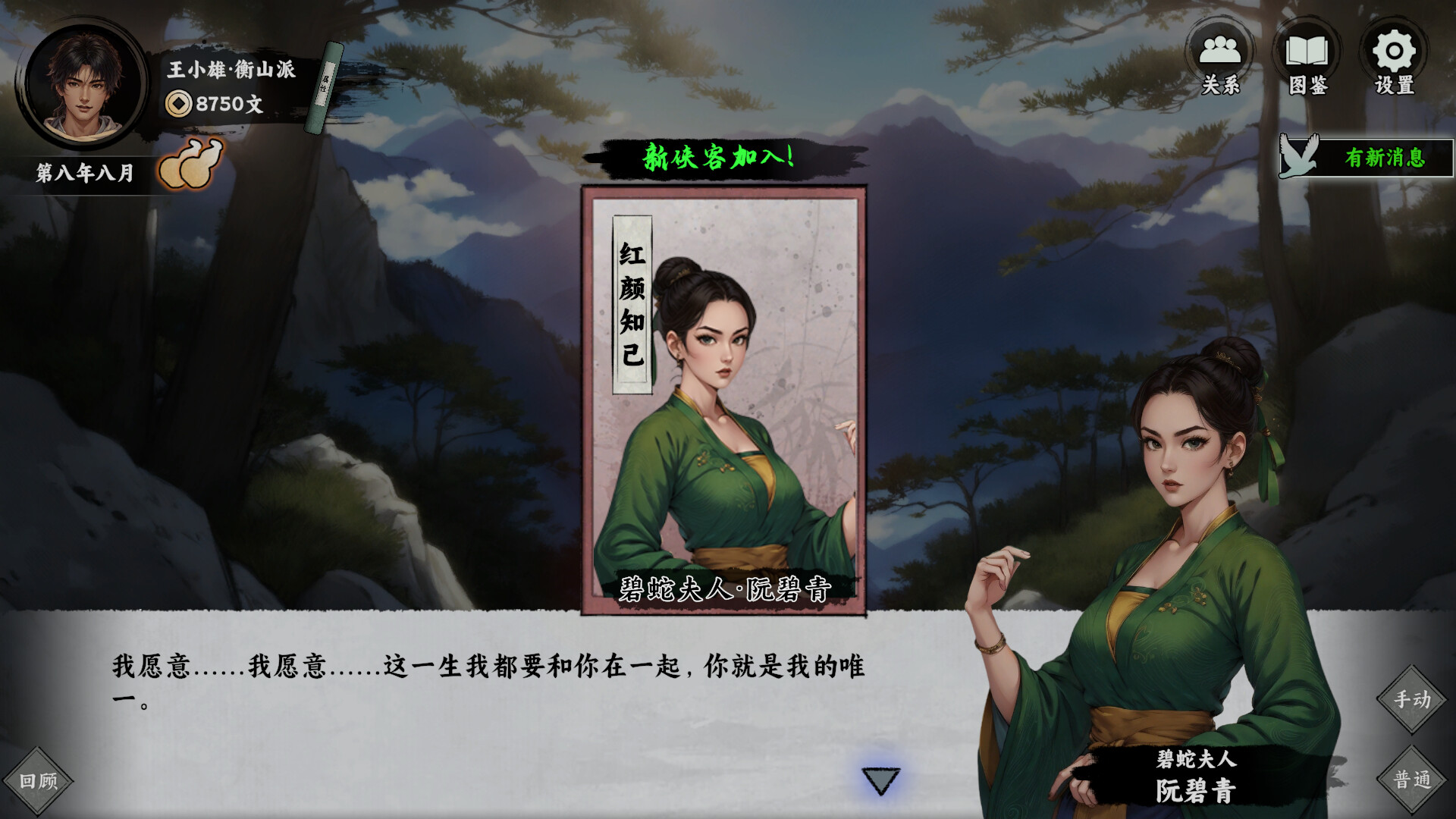Click the flying bird message icon
The height and width of the screenshot is (819, 1456).
click(x=1299, y=157)
